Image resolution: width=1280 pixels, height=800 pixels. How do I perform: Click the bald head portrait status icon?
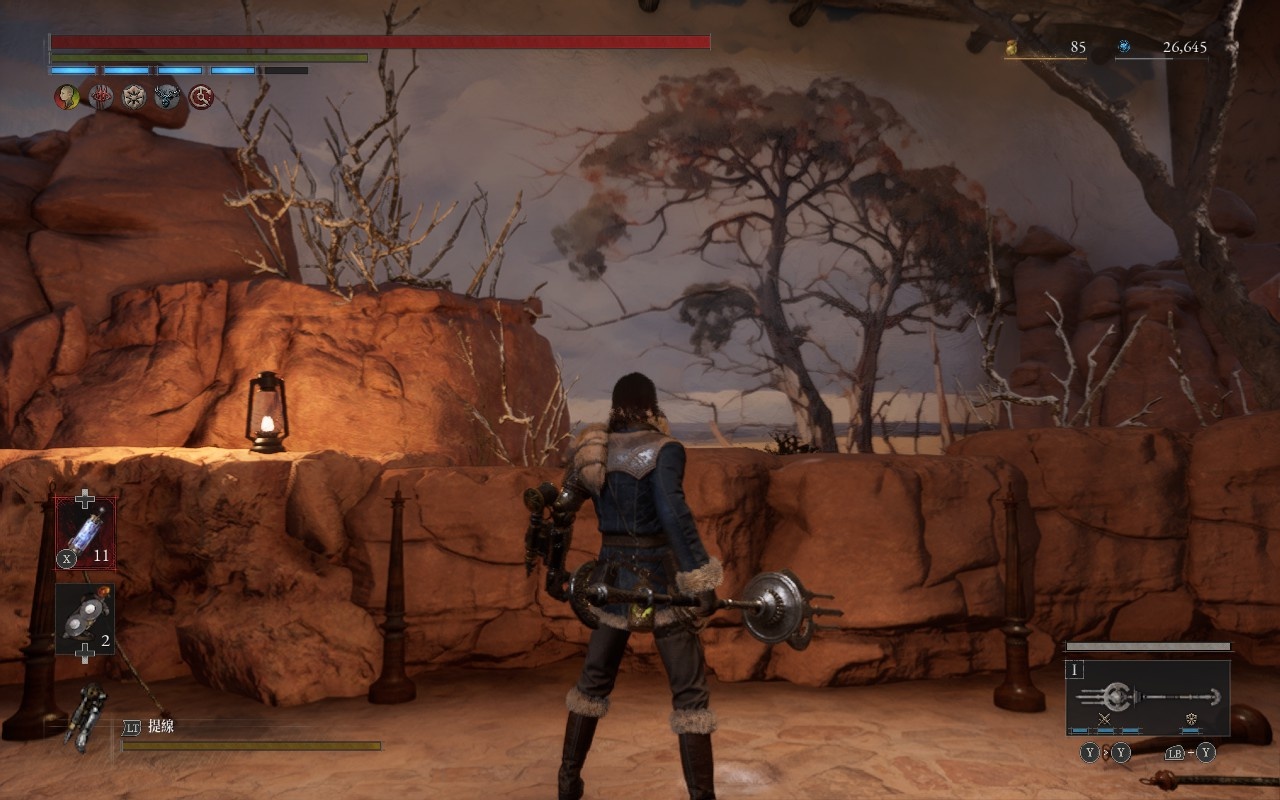point(66,97)
